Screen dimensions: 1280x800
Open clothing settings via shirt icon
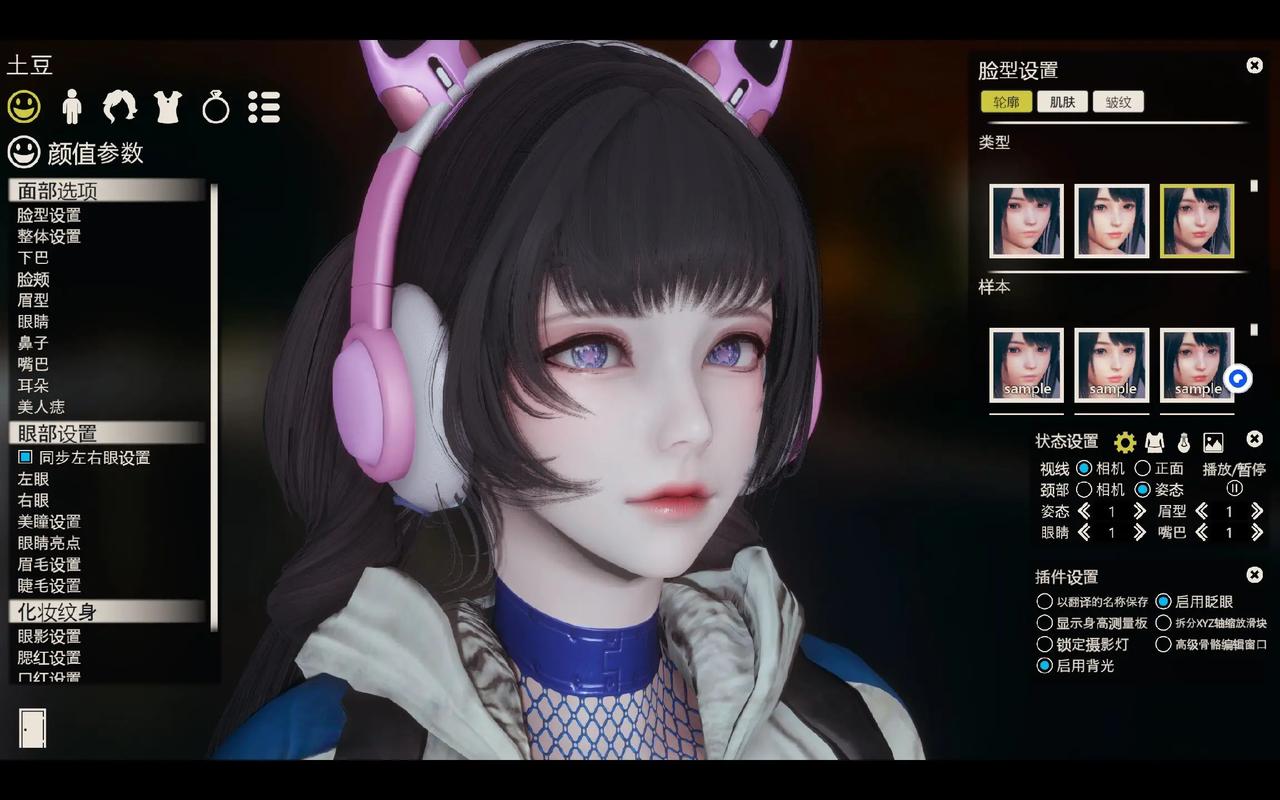point(167,106)
